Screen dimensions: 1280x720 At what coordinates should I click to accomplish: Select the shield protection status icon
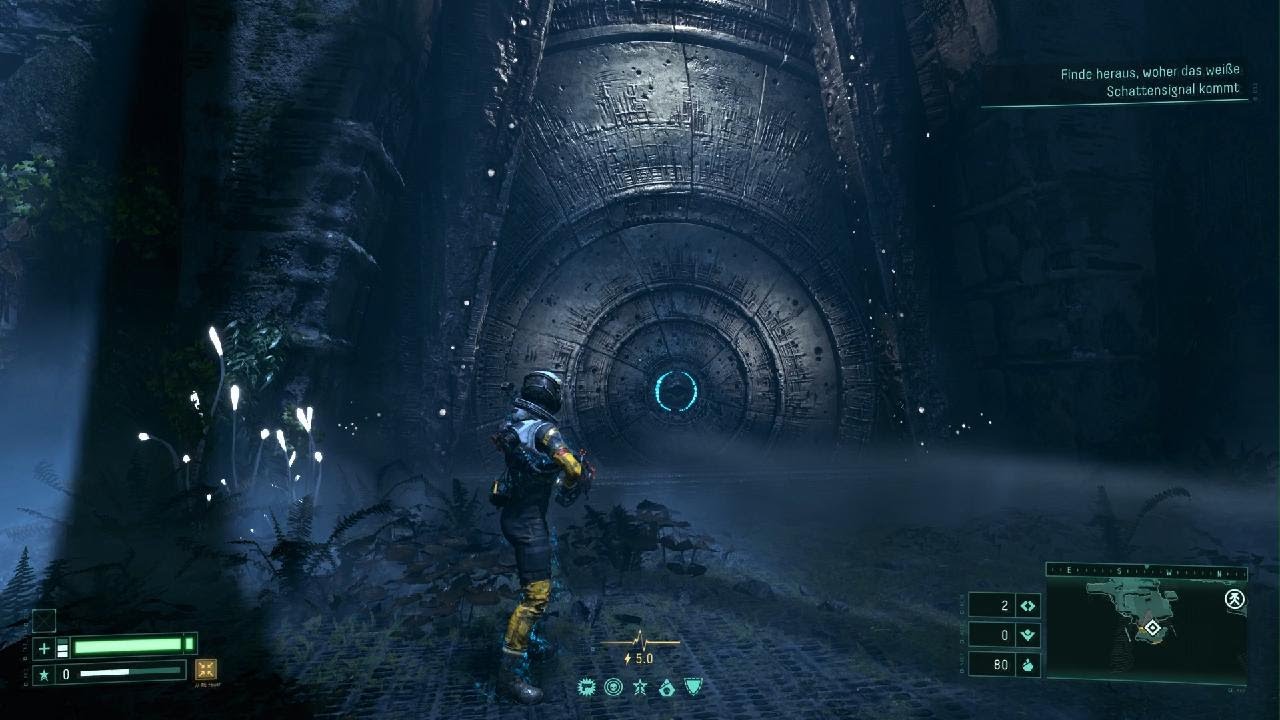pyautogui.click(x=693, y=687)
